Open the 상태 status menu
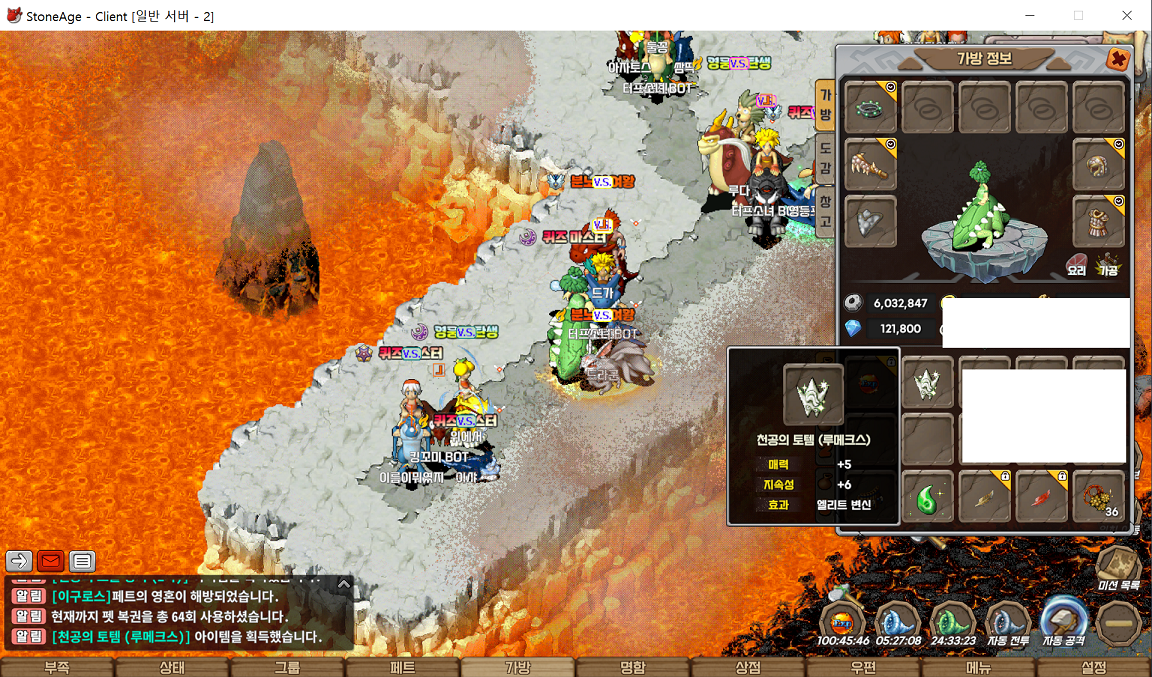This screenshot has height=677, width=1152. point(172,667)
